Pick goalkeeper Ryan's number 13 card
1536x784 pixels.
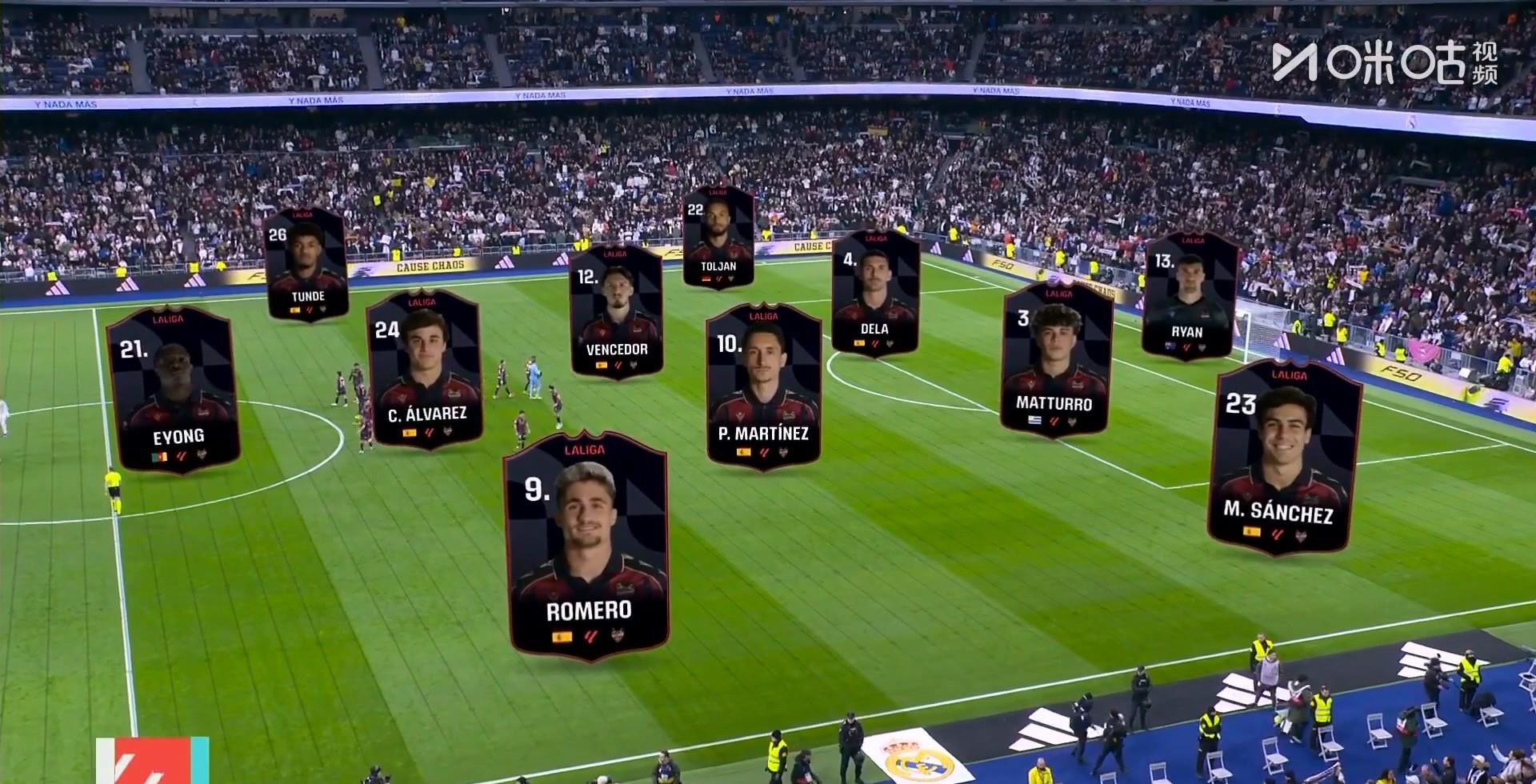(1188, 296)
